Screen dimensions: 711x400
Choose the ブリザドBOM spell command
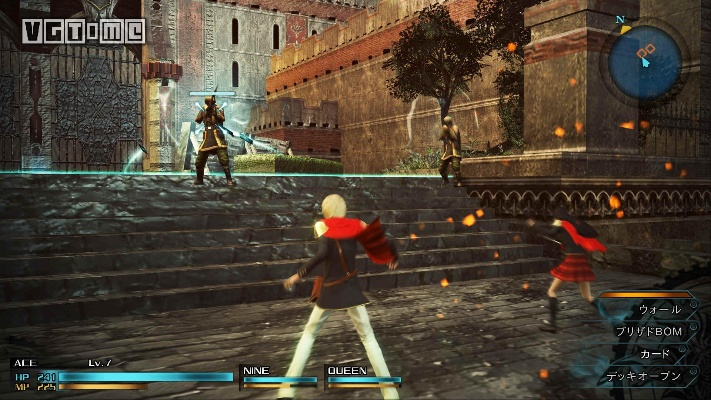[651, 331]
